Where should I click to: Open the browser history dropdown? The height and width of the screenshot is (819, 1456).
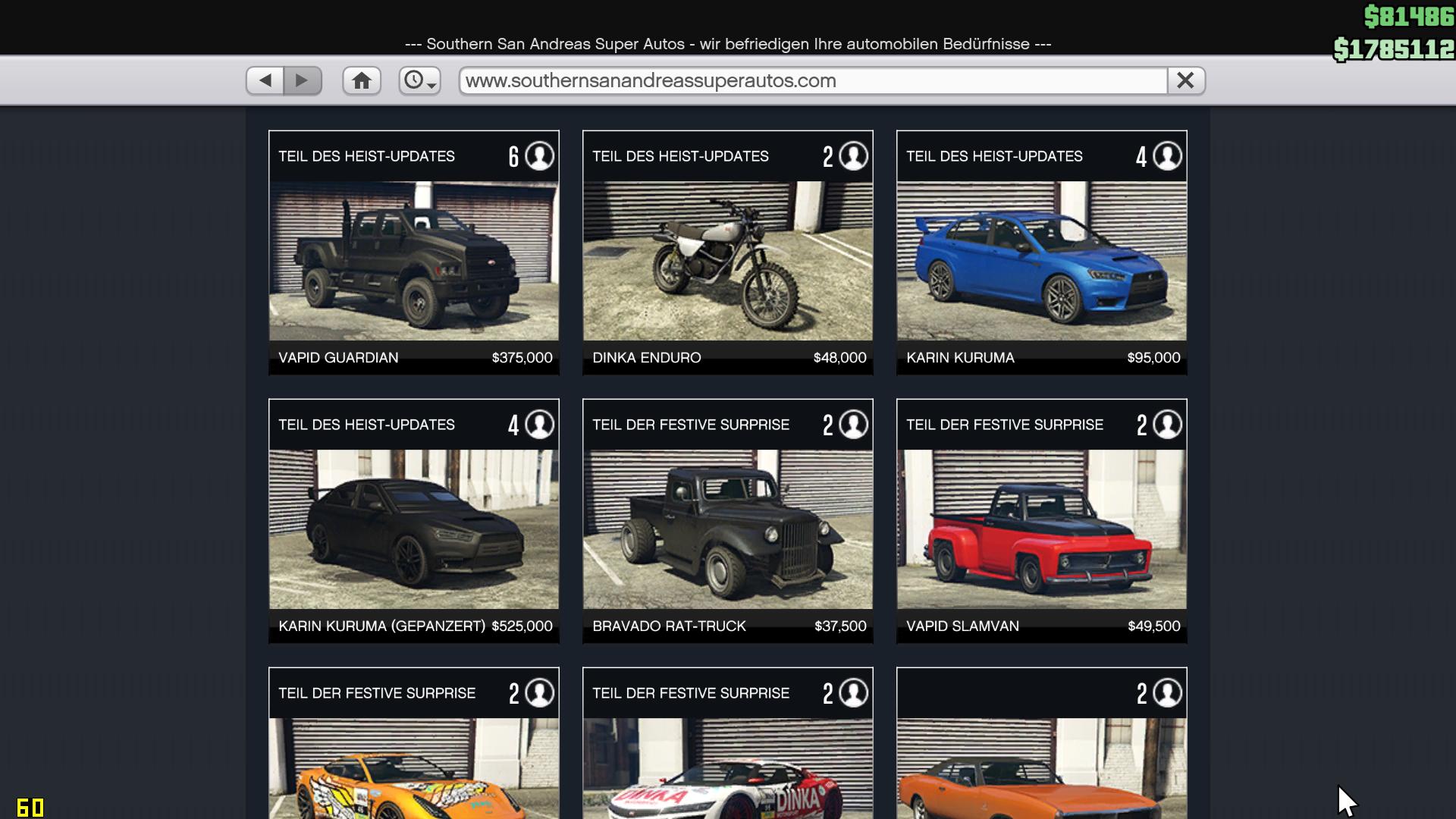(419, 80)
